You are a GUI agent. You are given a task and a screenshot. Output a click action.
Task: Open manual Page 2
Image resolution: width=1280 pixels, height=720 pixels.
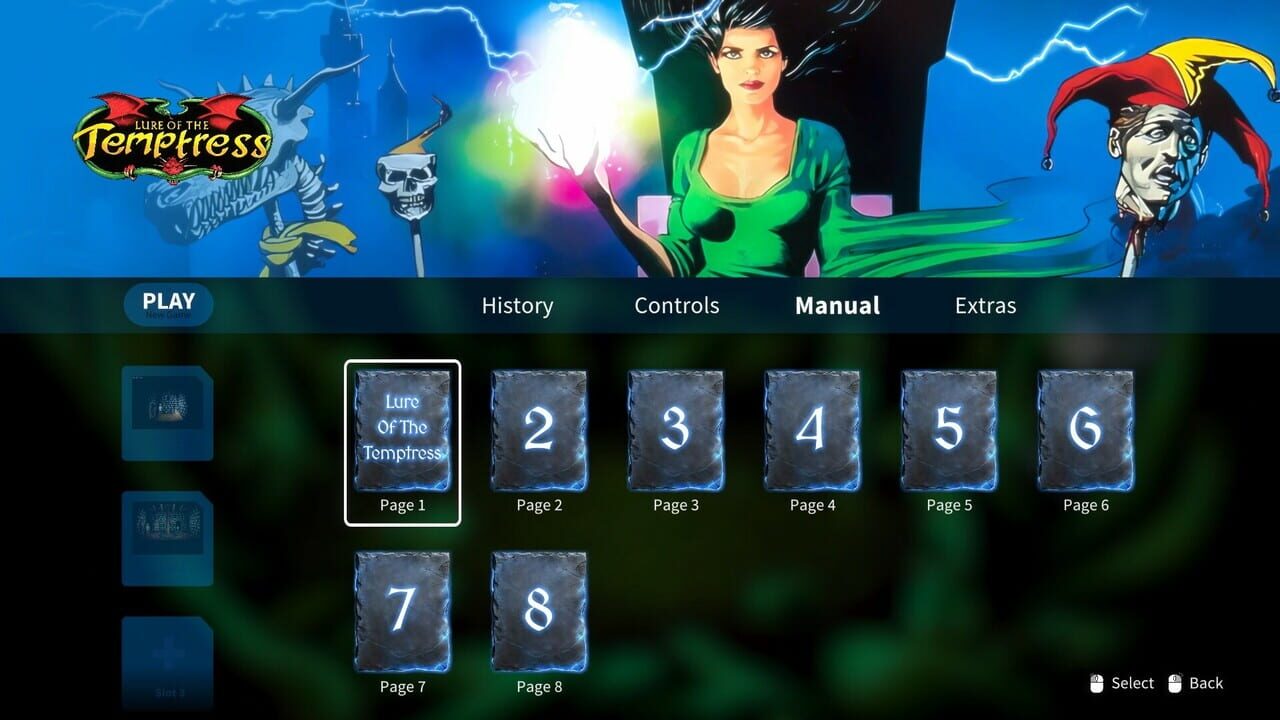(539, 428)
